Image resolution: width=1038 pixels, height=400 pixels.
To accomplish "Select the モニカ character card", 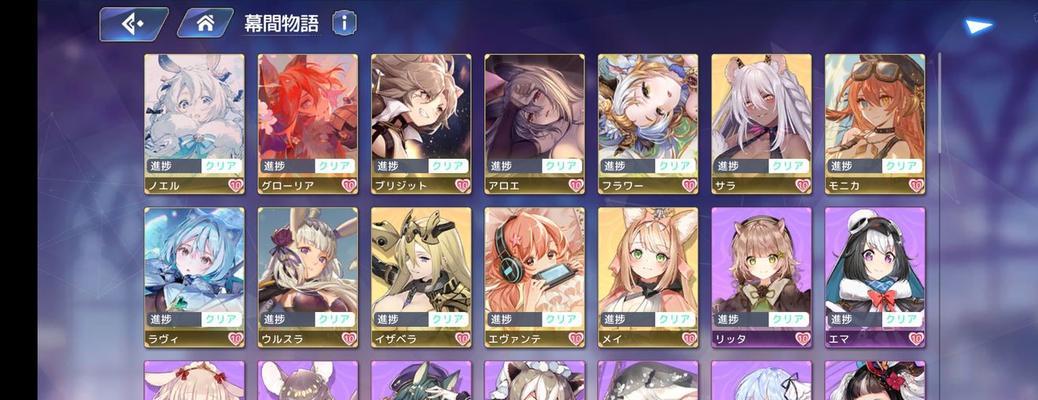I will click(875, 120).
